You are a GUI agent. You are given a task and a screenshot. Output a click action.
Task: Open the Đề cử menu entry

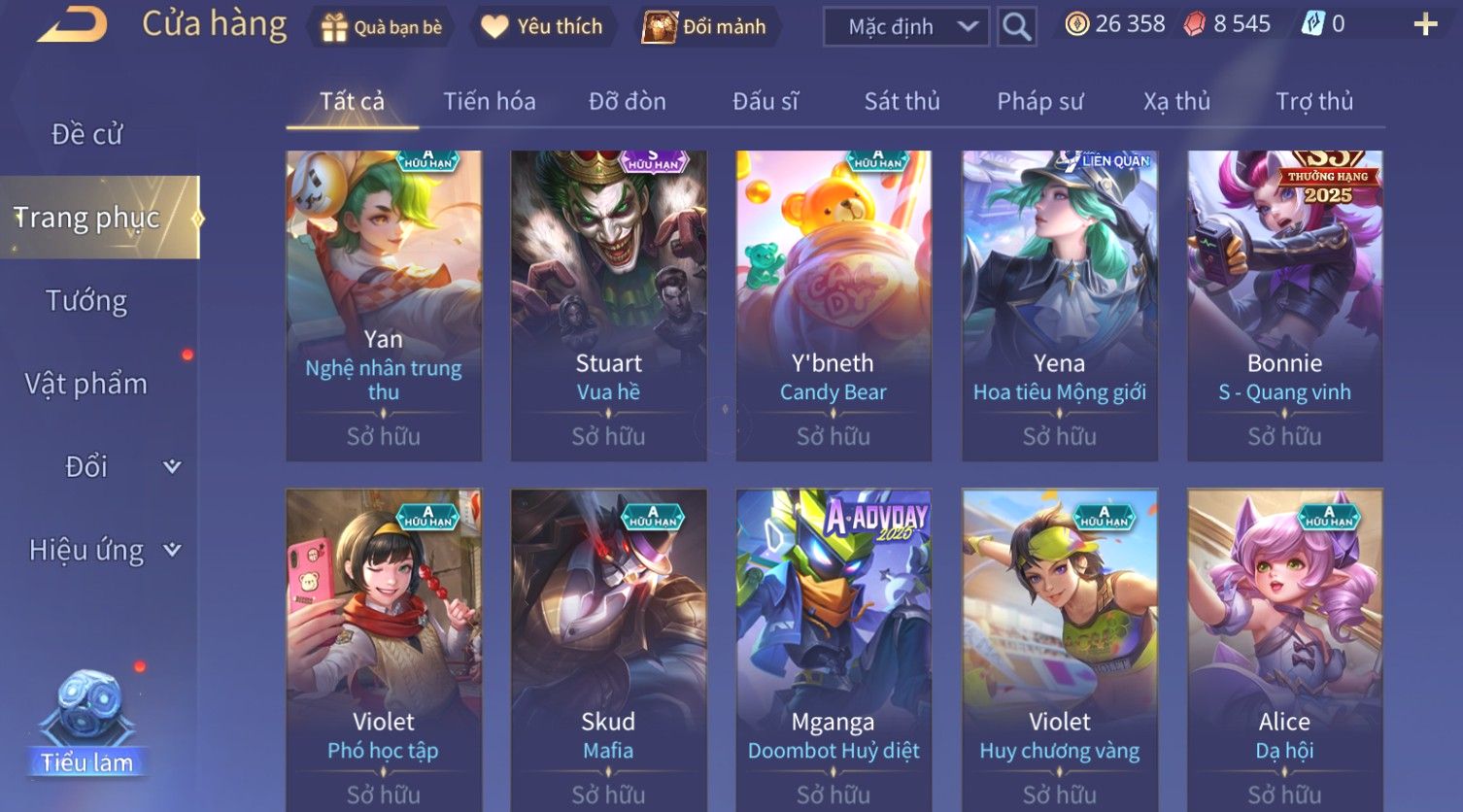(87, 134)
